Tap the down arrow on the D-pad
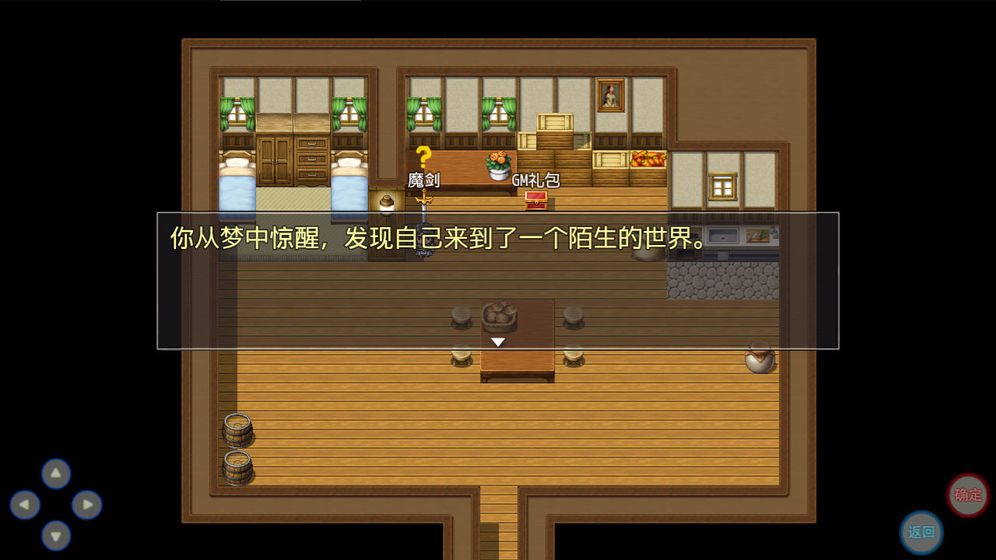Screen dimensions: 996x560 (x=56, y=535)
